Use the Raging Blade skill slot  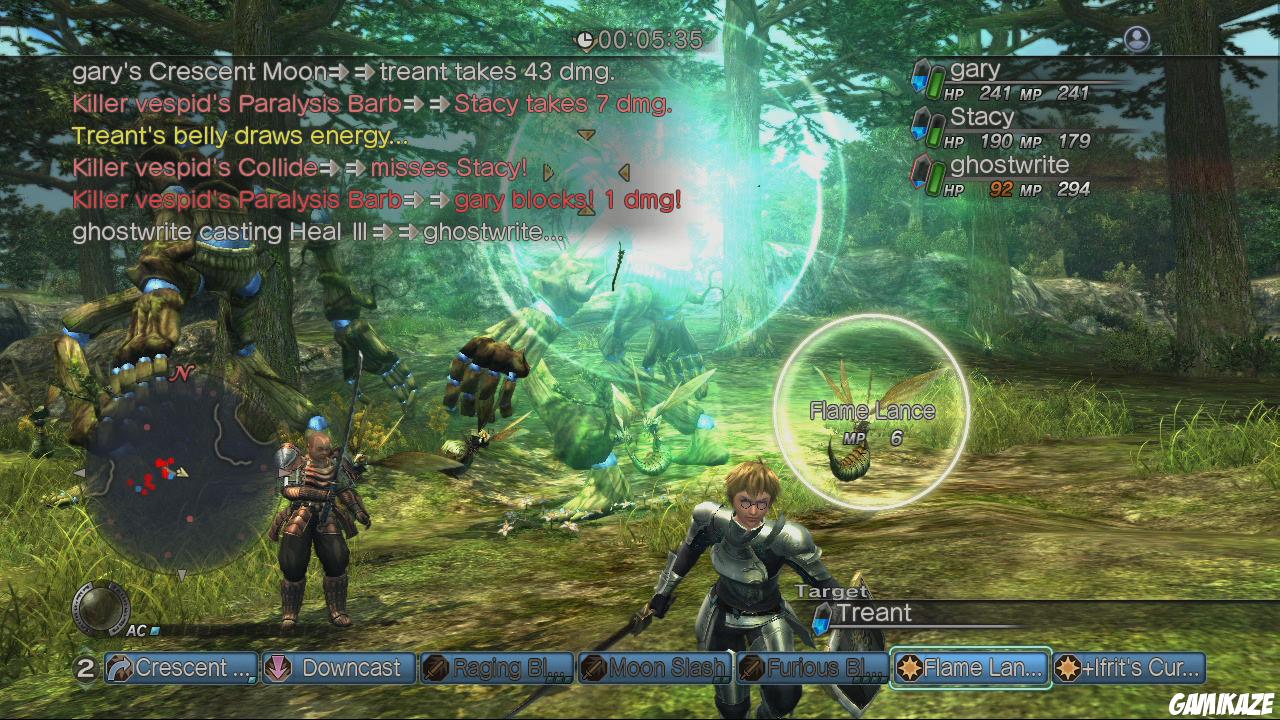pos(497,668)
